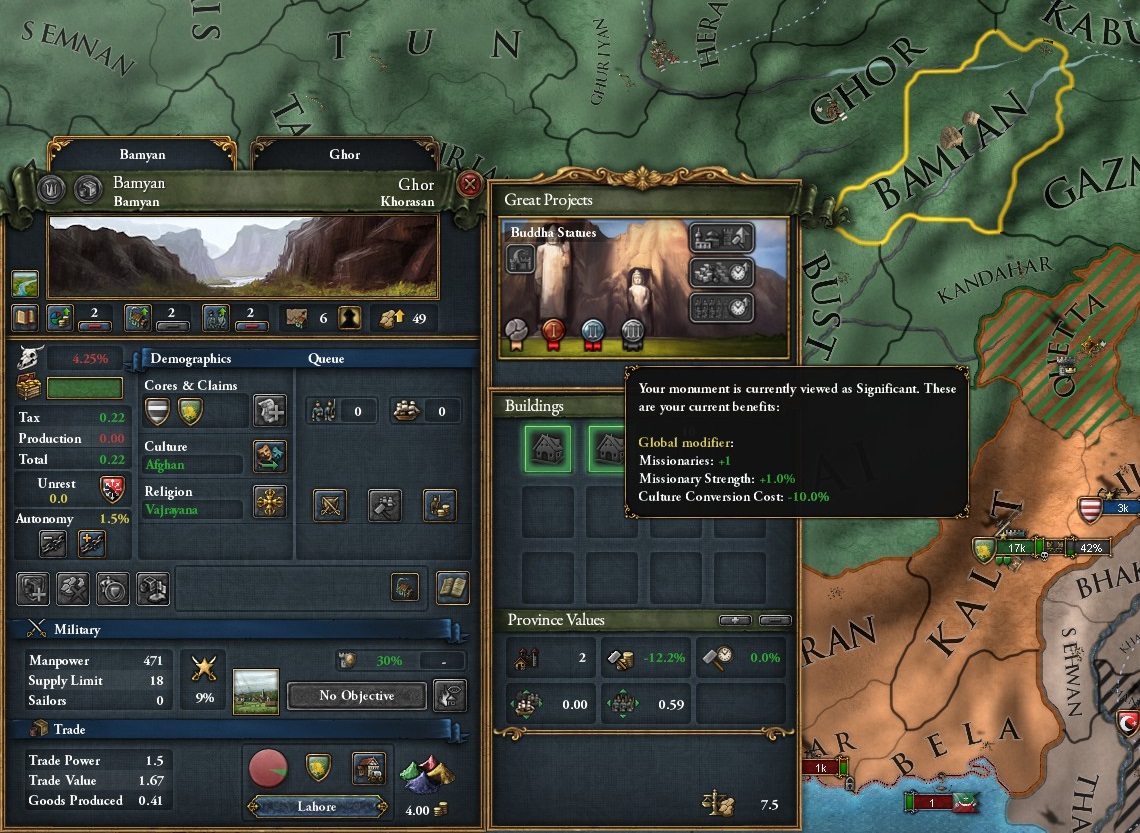Select the Tier III black medal
The image size is (1140, 833).
pyautogui.click(x=631, y=332)
